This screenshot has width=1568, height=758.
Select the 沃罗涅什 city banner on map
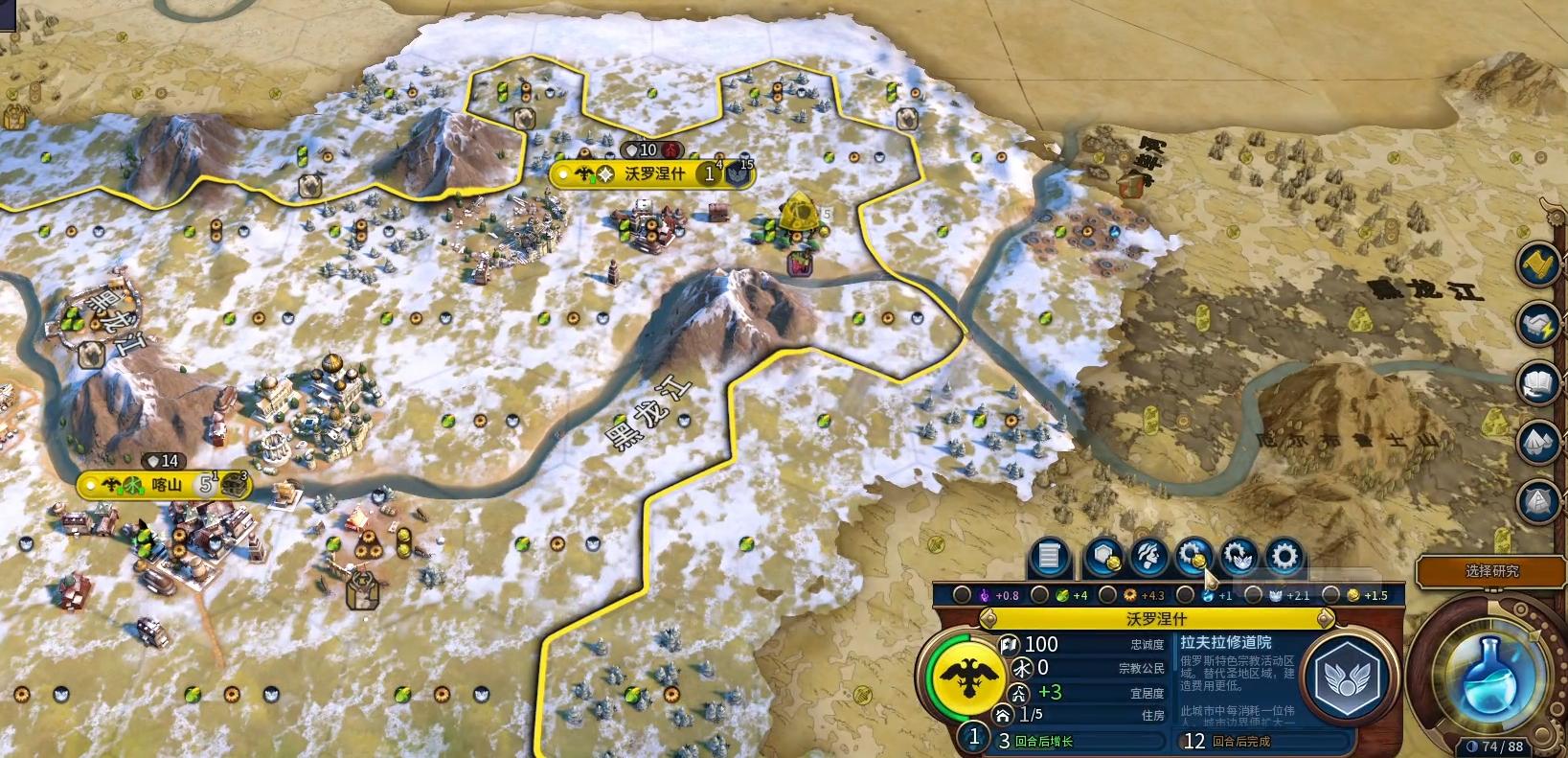[x=653, y=173]
